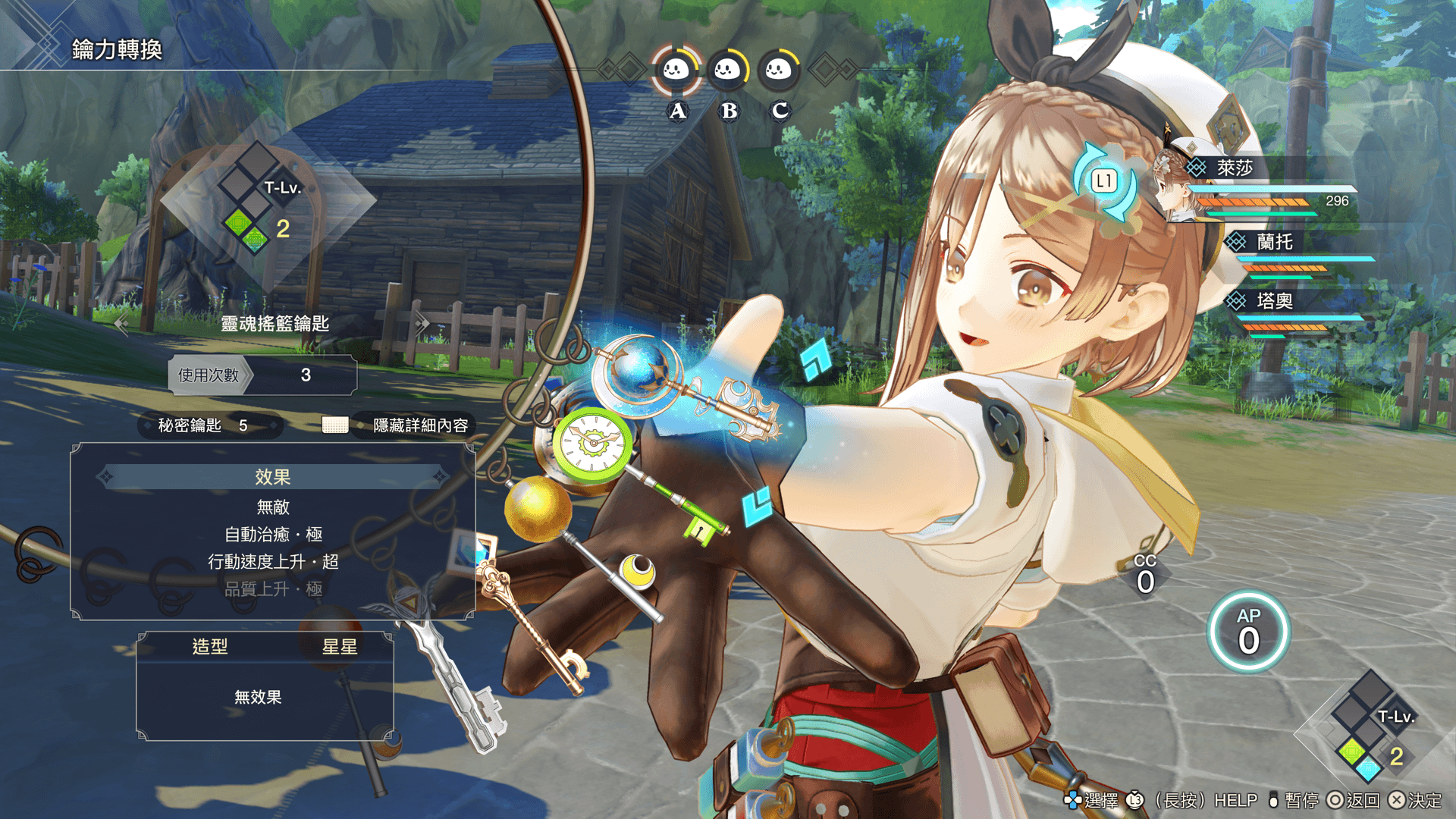Pick the green clock key on the ring
The height and width of the screenshot is (819, 1456).
pyautogui.click(x=592, y=442)
